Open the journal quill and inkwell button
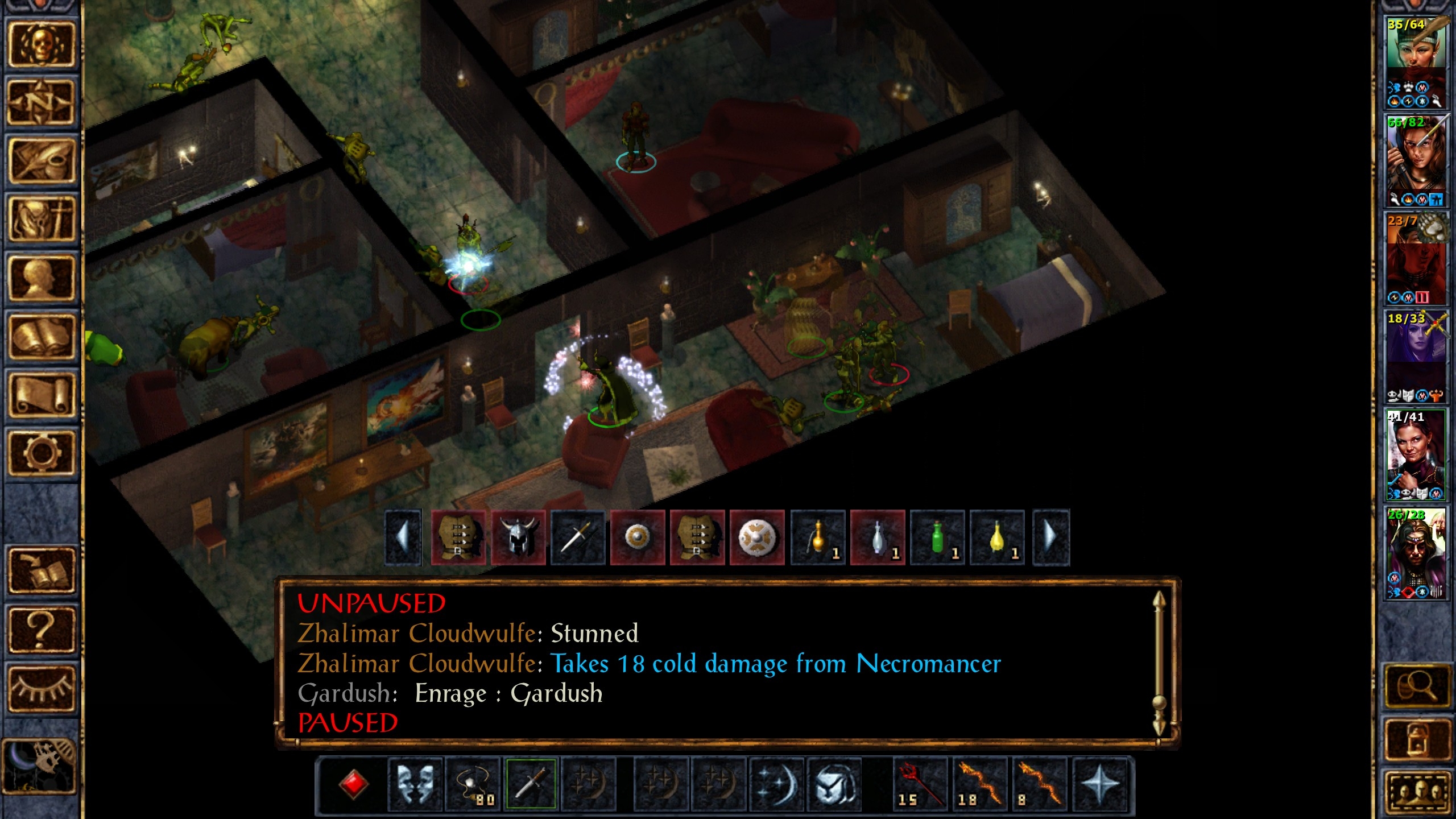 [x=41, y=161]
